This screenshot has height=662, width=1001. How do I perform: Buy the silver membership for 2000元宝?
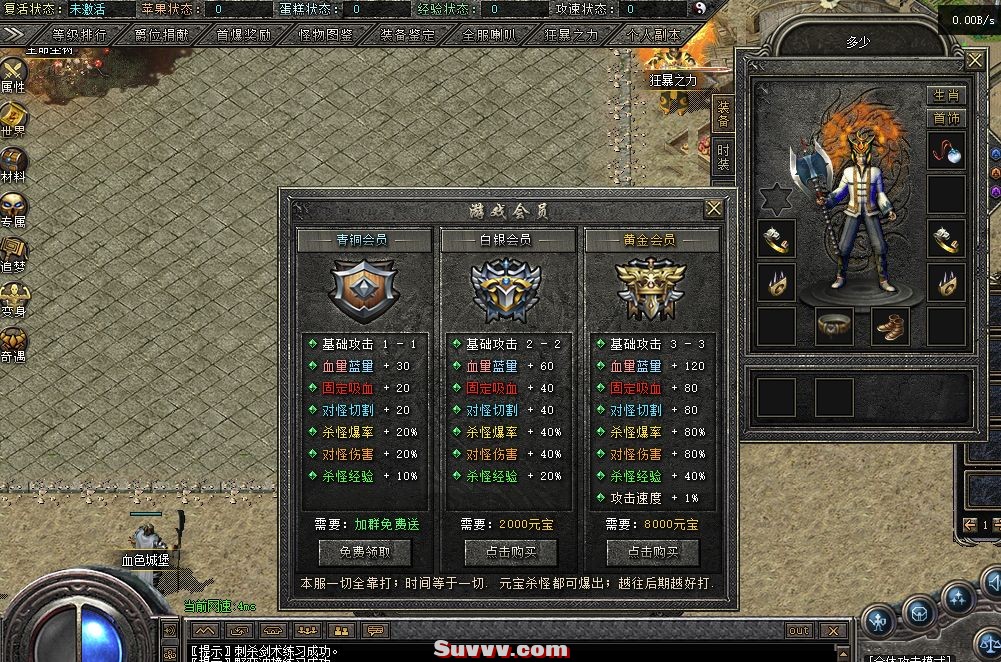click(x=510, y=551)
